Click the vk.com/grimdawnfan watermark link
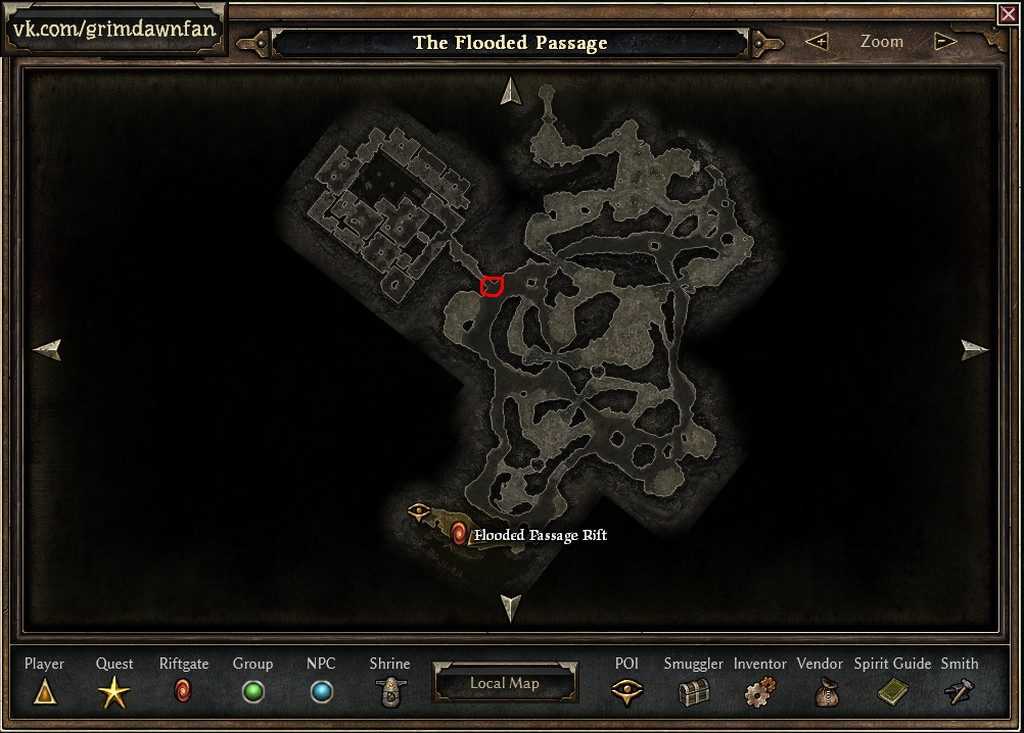Image resolution: width=1024 pixels, height=733 pixels. tap(114, 28)
